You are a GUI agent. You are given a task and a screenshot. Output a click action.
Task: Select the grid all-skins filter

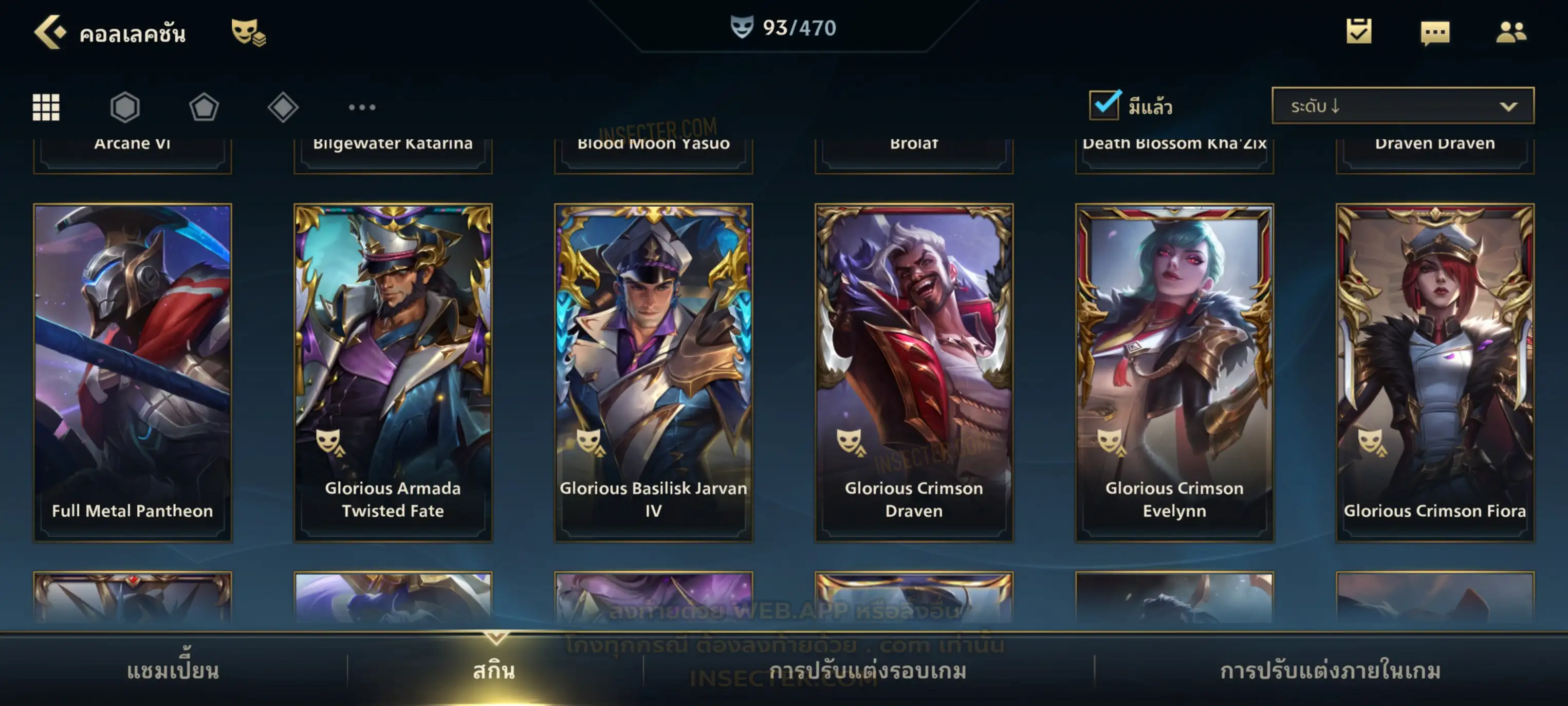pos(46,107)
